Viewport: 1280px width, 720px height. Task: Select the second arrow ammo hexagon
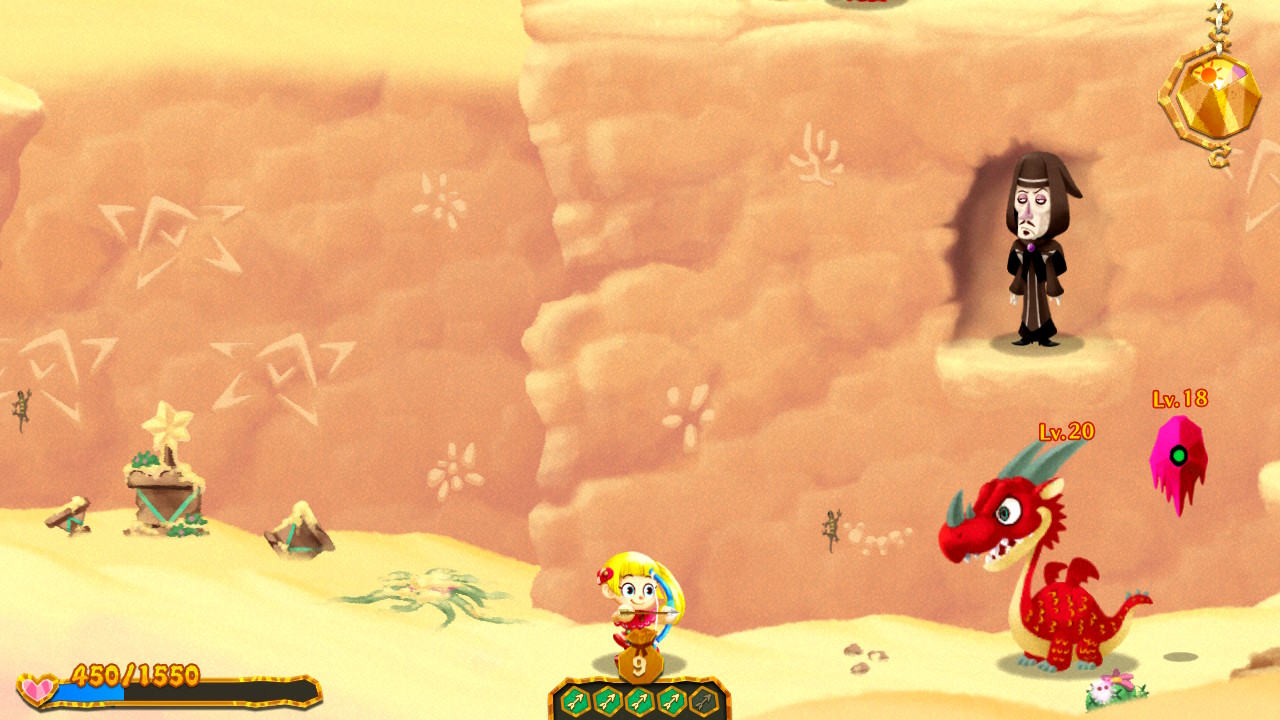tap(607, 700)
